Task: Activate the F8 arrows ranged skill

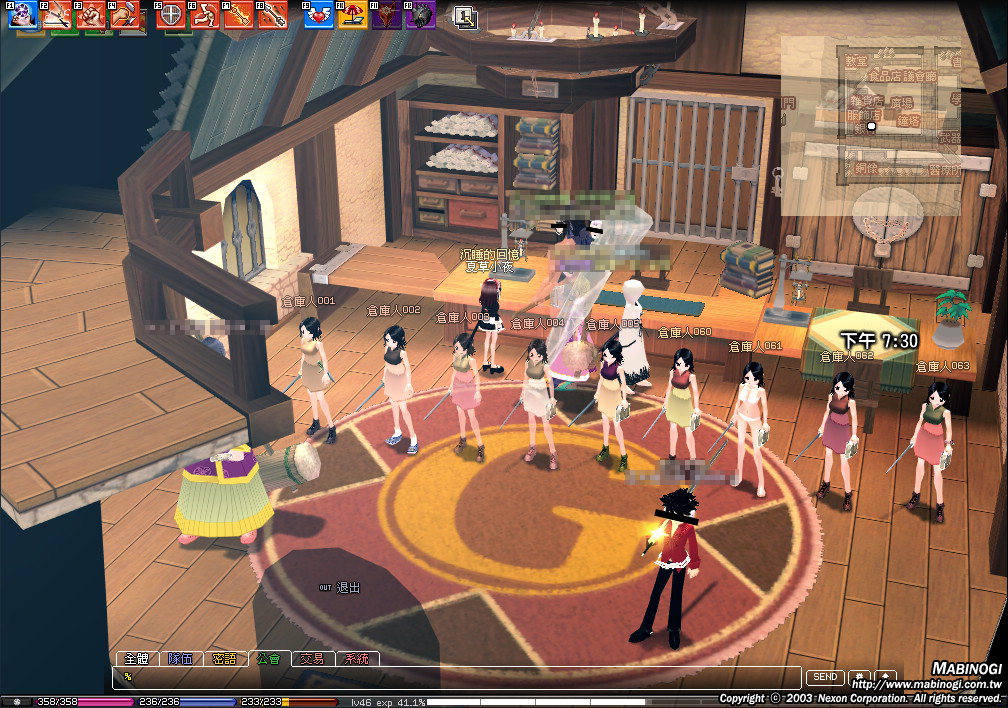Action: 272,14
